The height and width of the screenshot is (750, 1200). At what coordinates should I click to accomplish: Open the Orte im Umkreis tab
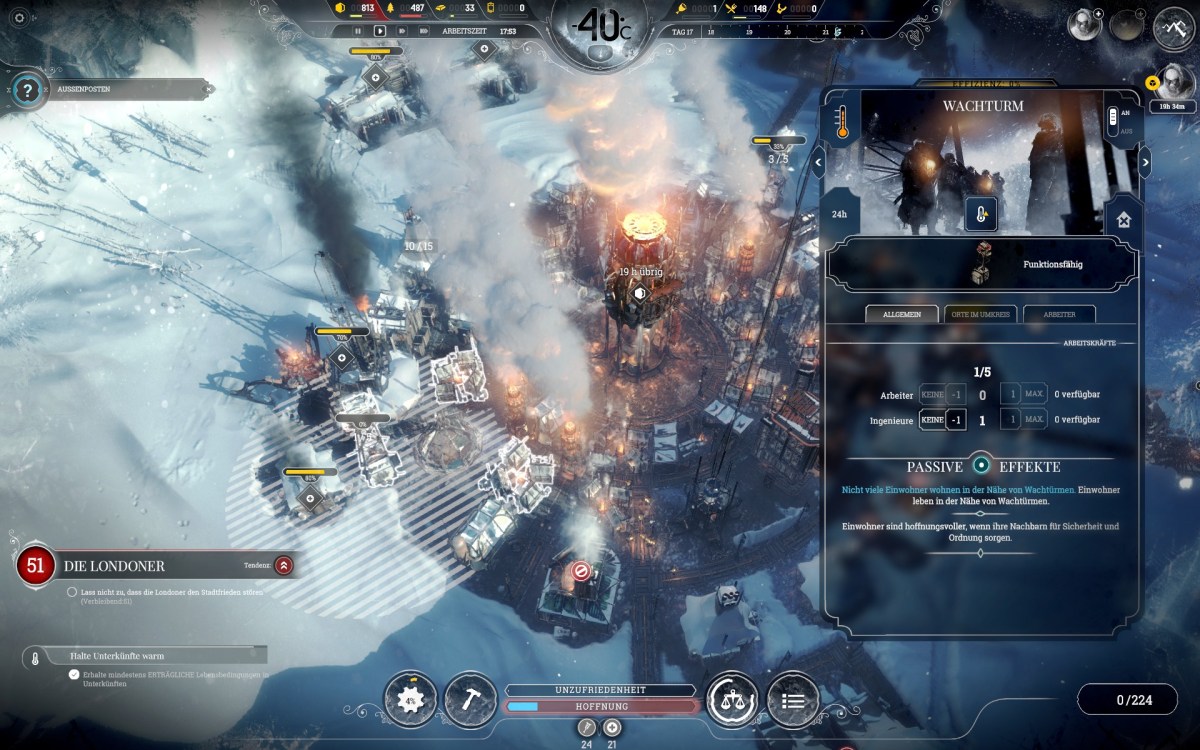[980, 314]
